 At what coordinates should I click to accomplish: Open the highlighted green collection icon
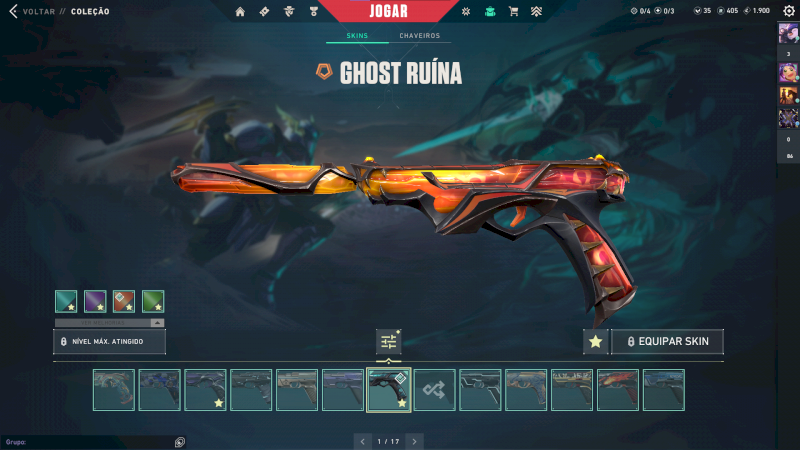pos(489,11)
